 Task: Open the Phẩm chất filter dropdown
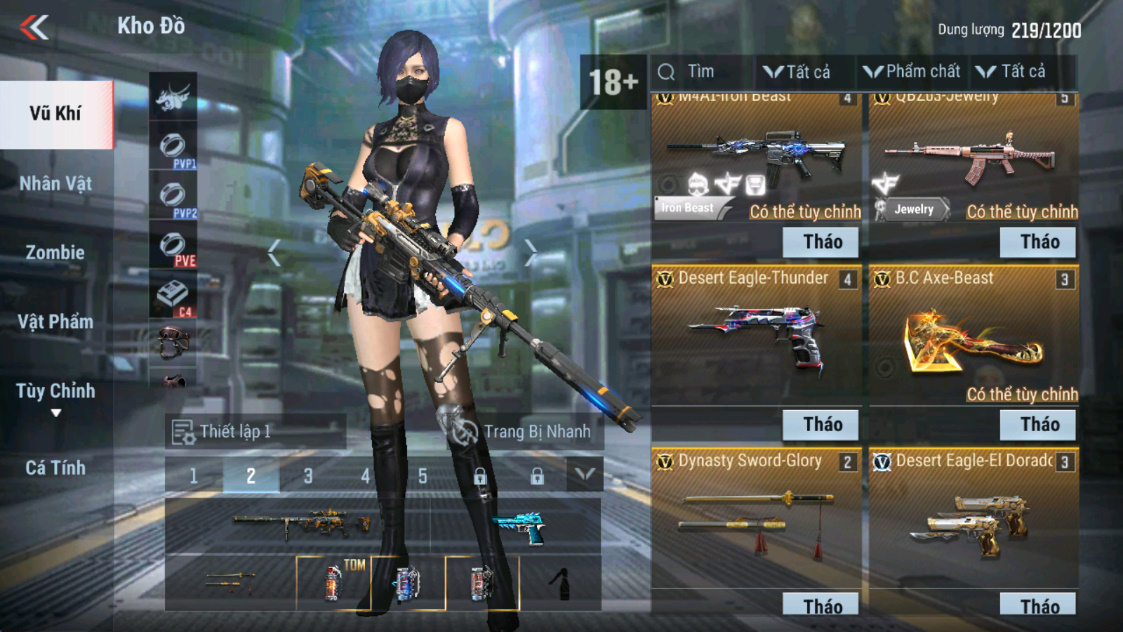pyautogui.click(x=912, y=72)
